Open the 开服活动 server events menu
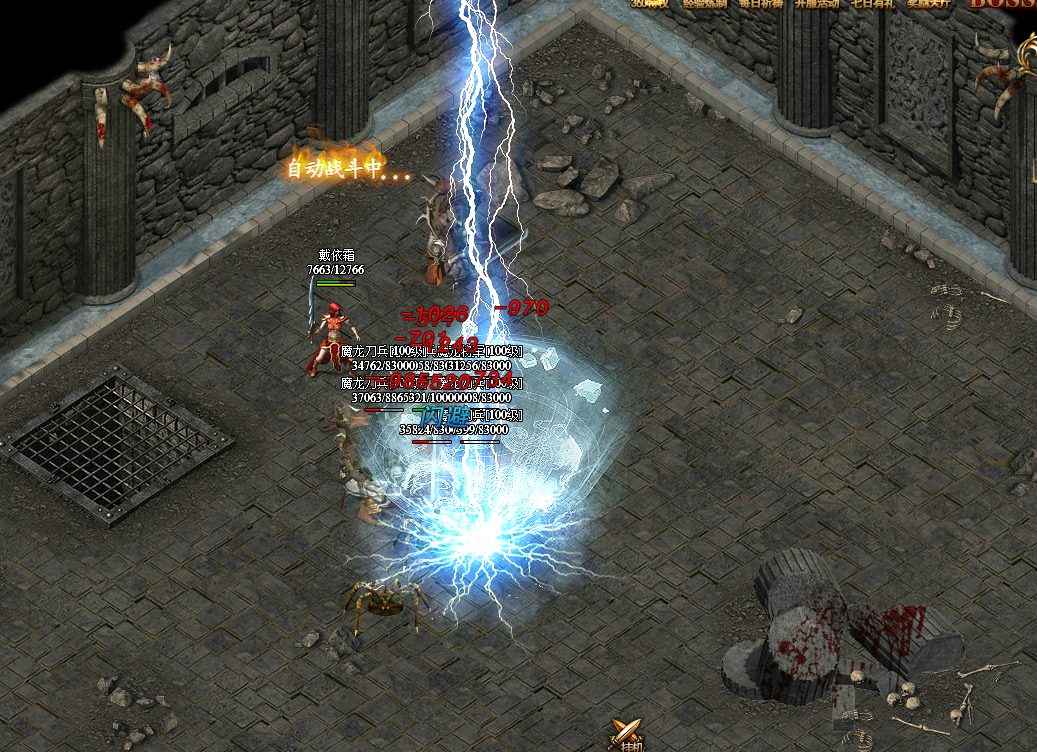The height and width of the screenshot is (752, 1037). click(817, 4)
